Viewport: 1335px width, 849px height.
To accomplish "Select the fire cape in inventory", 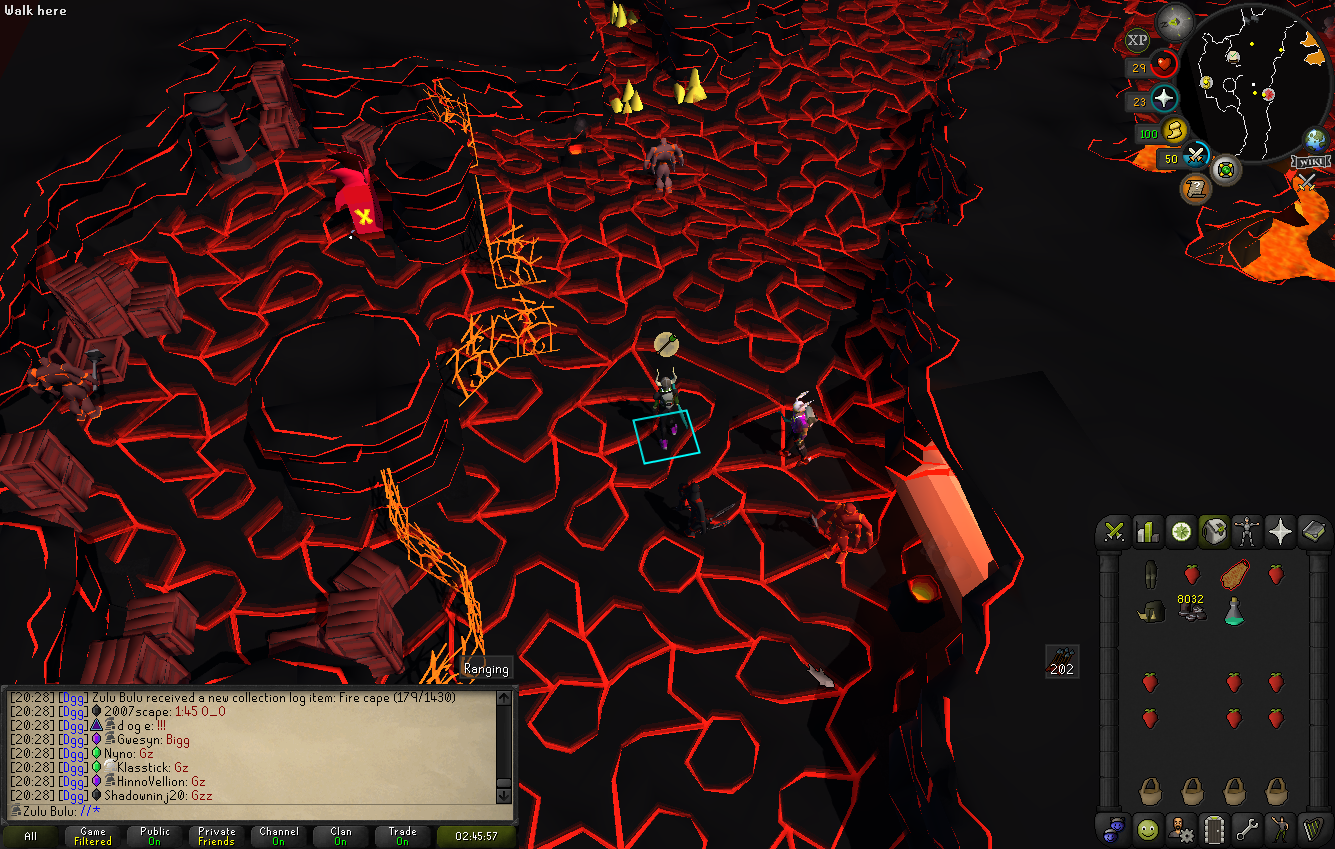I will pos(1234,575).
